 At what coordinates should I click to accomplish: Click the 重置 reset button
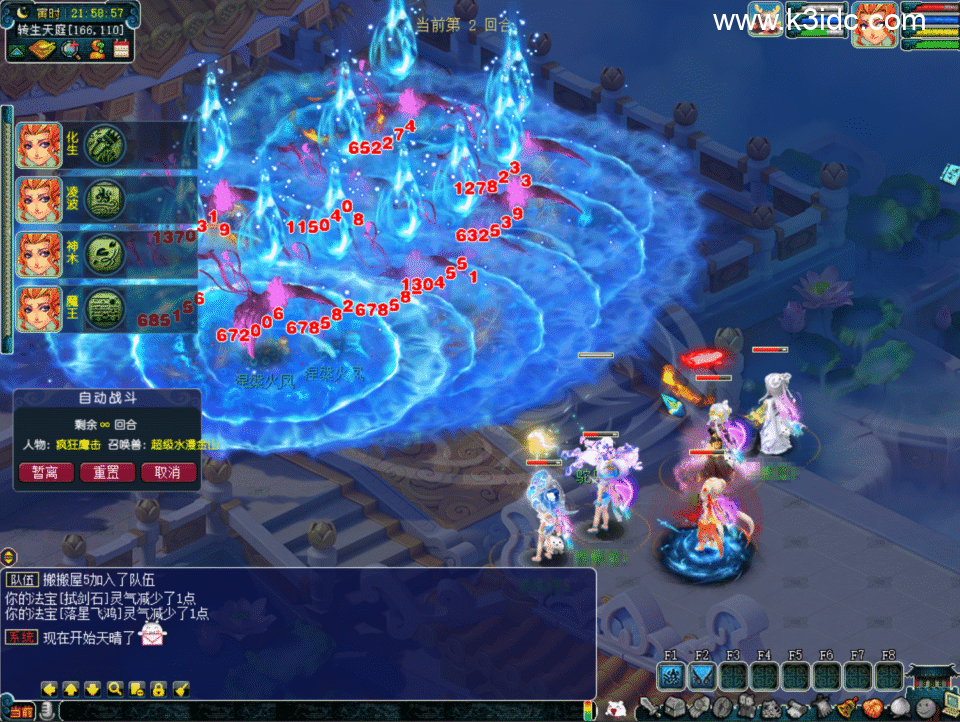coord(107,472)
